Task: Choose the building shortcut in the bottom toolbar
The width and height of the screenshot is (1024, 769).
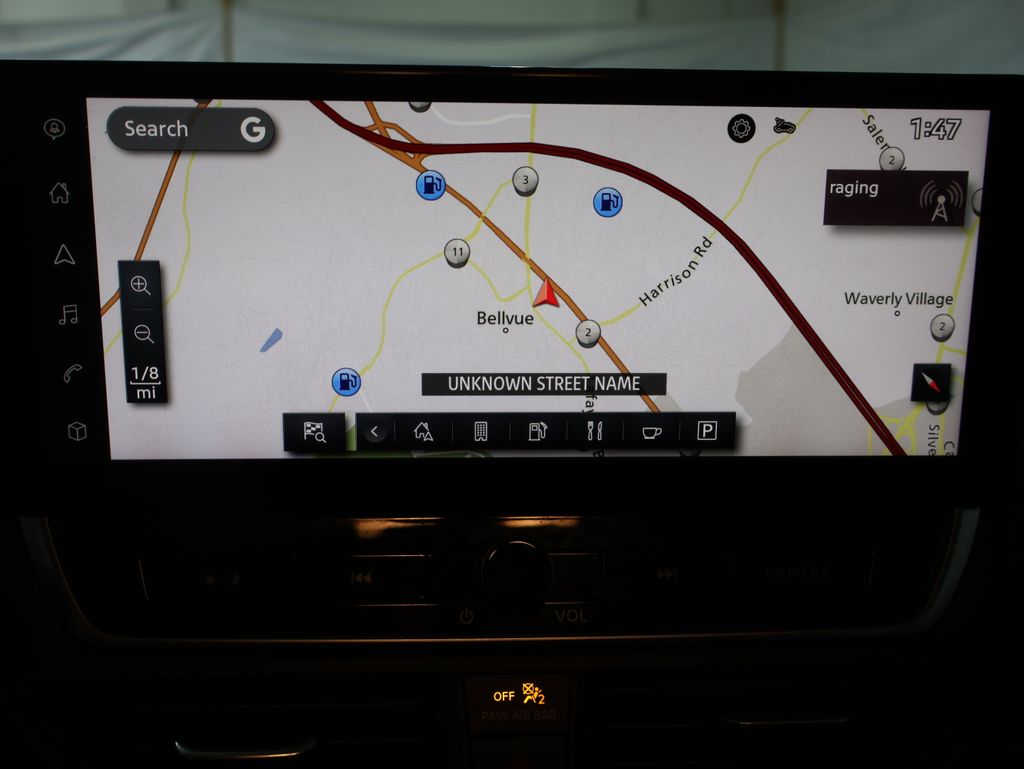Action: coord(480,432)
